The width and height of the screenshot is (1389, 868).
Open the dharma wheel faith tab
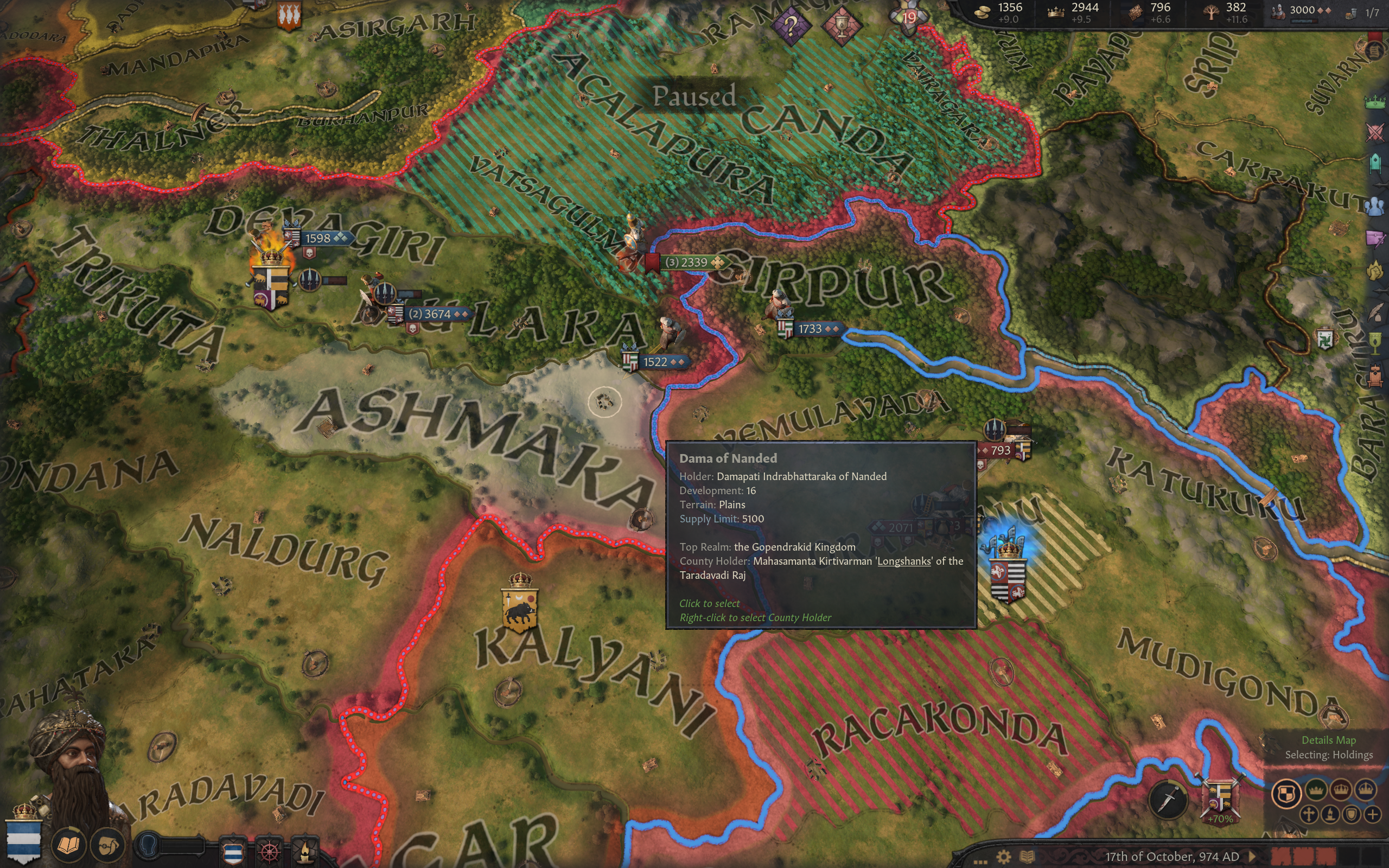(270, 851)
